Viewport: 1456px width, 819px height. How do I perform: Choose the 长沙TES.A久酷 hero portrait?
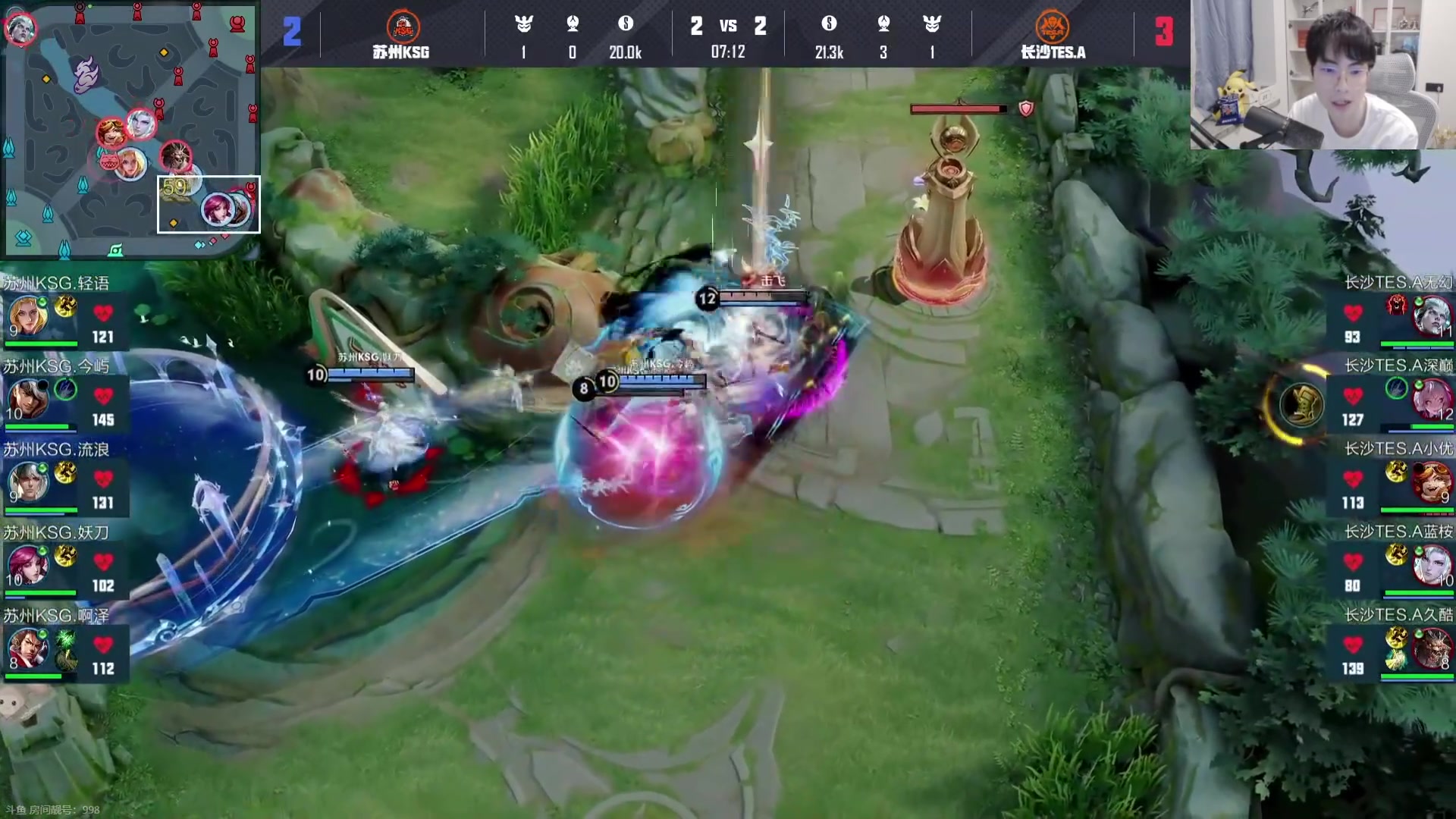coord(1431,648)
